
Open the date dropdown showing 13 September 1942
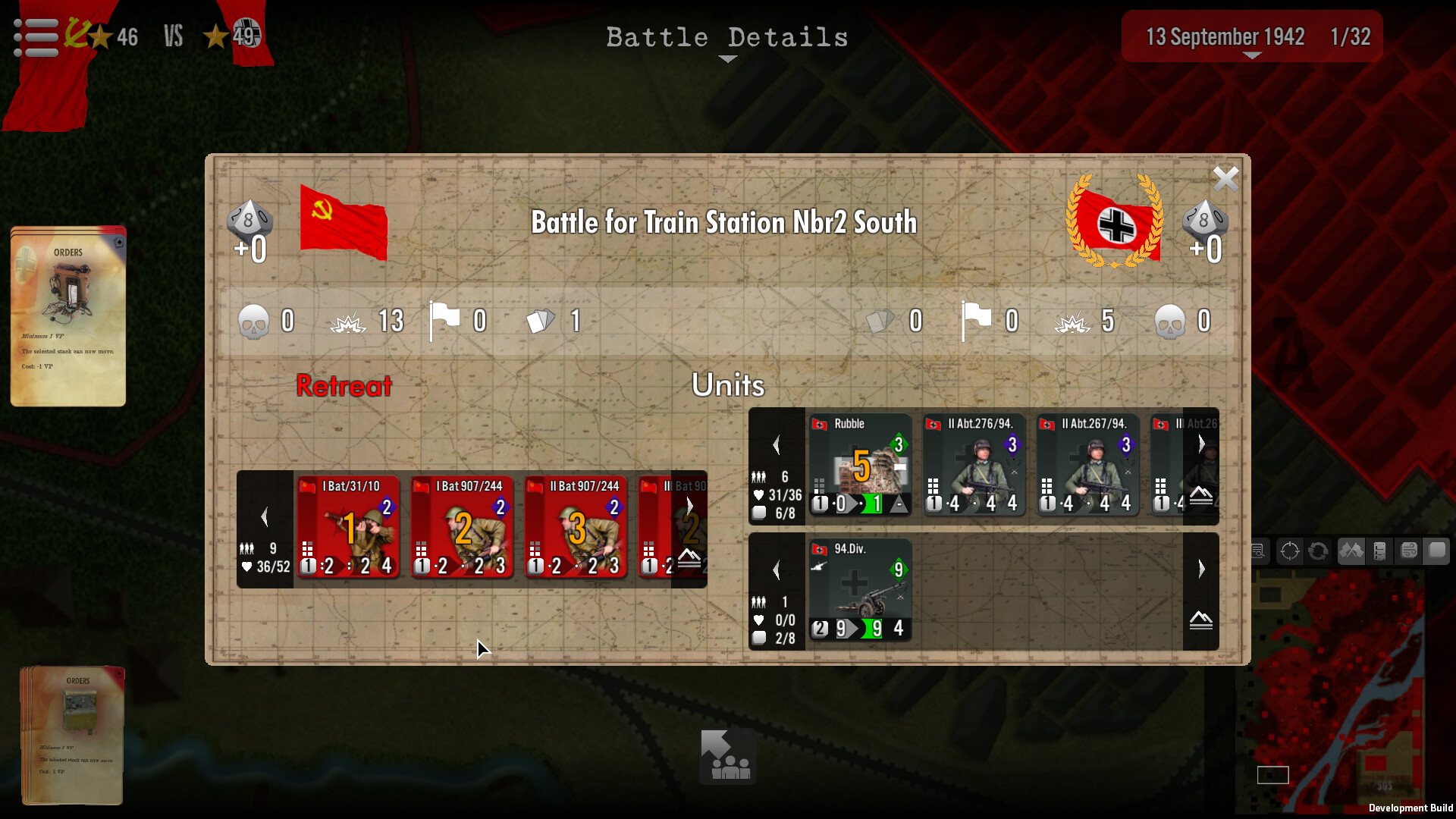pos(1250,36)
